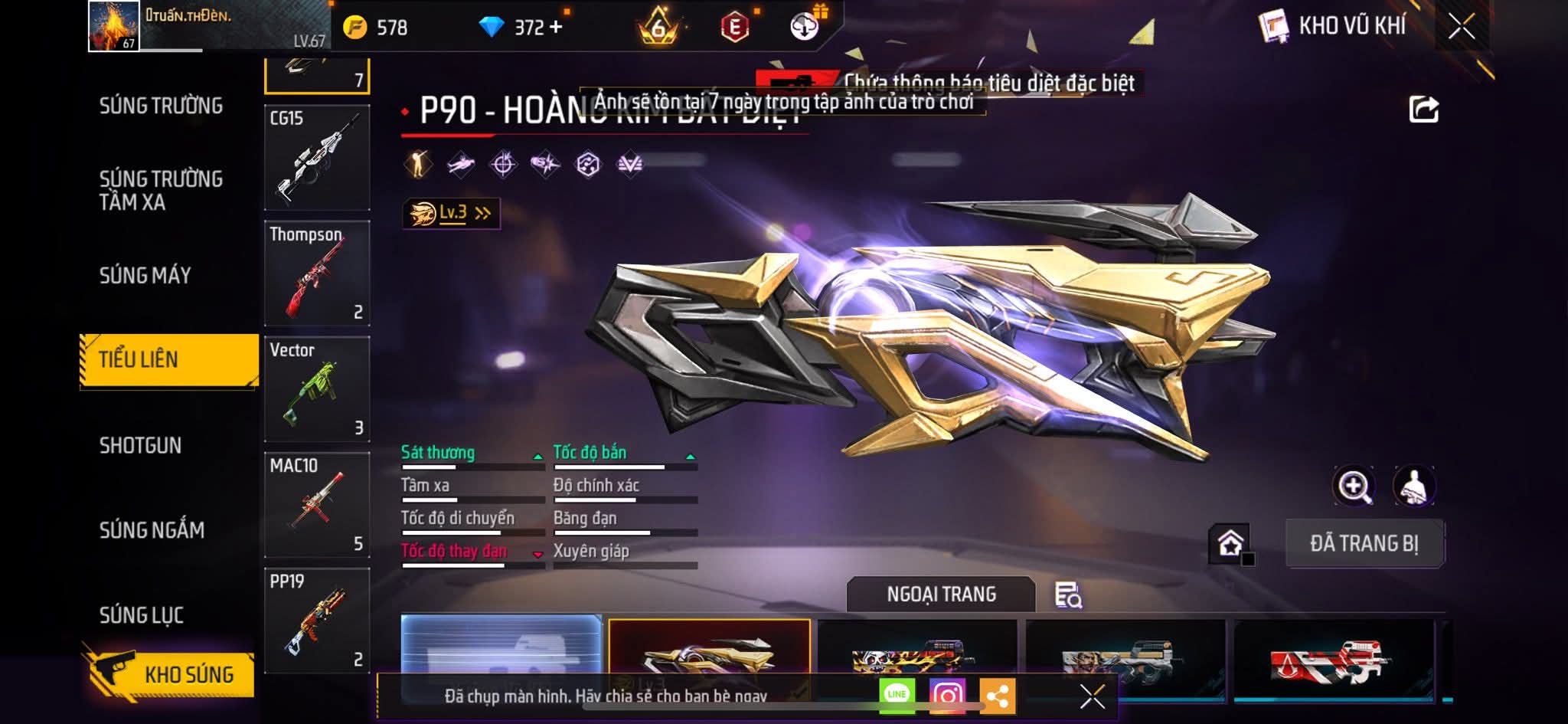Select the Súng Trường category
This screenshot has height=724, width=1568.
click(161, 106)
